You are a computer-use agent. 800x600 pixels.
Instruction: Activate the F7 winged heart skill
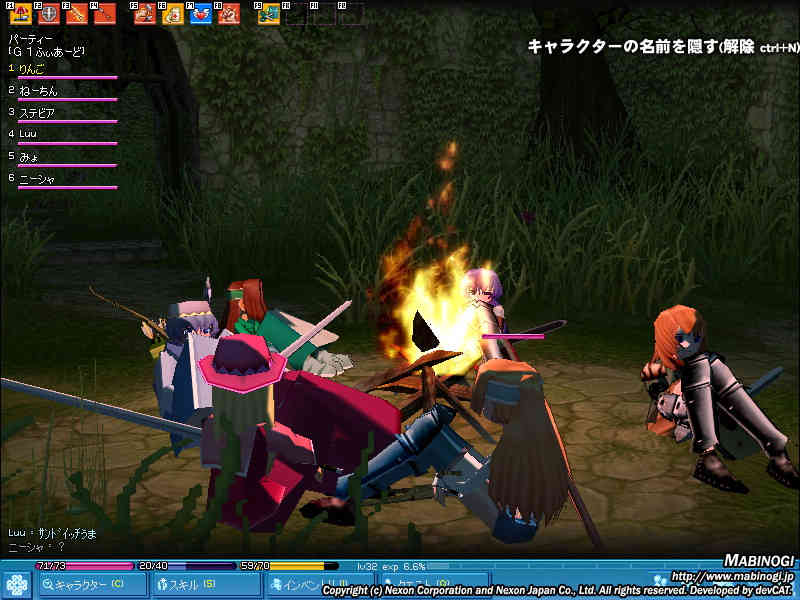click(201, 14)
